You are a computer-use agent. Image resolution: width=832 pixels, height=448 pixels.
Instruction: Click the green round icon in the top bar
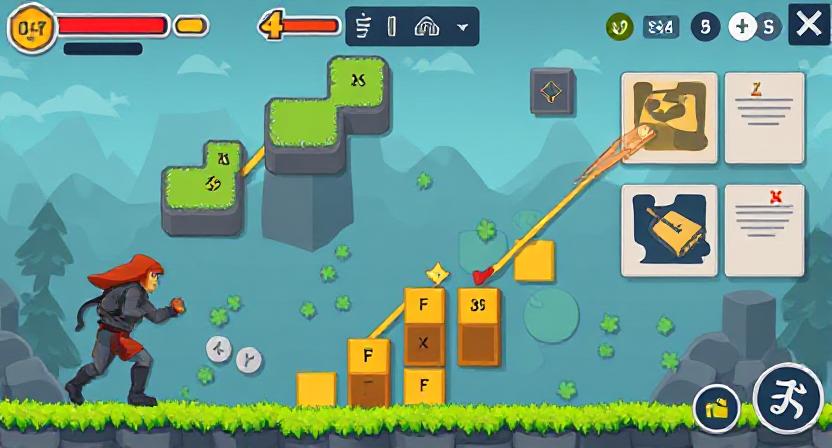(619, 27)
